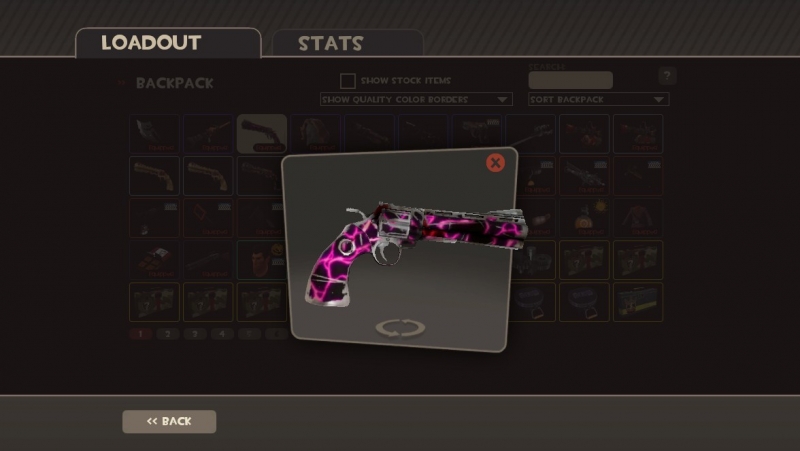
Task: Open the question mark help button
Action: [667, 76]
